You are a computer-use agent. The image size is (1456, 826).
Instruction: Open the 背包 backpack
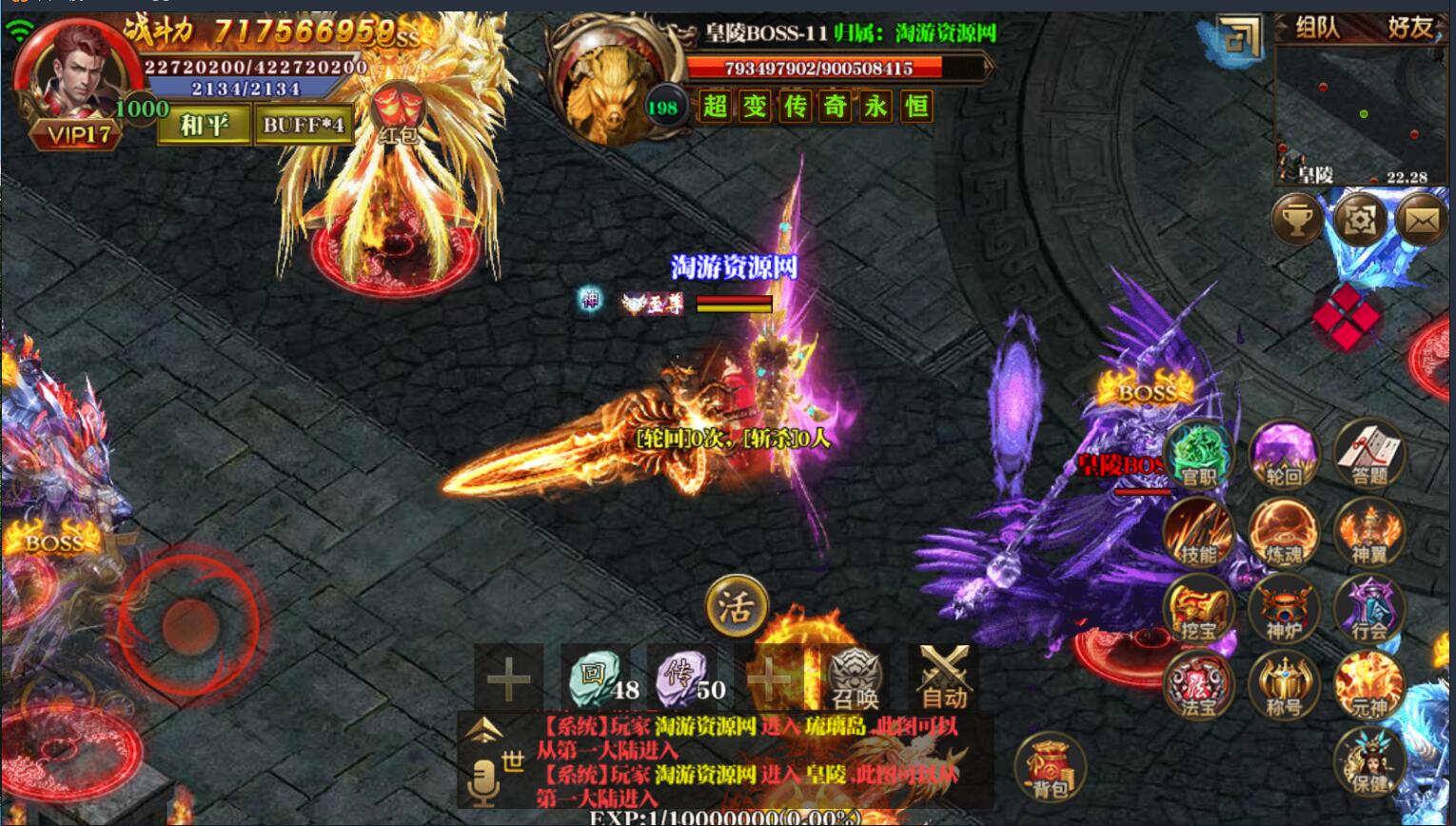coord(1050,767)
